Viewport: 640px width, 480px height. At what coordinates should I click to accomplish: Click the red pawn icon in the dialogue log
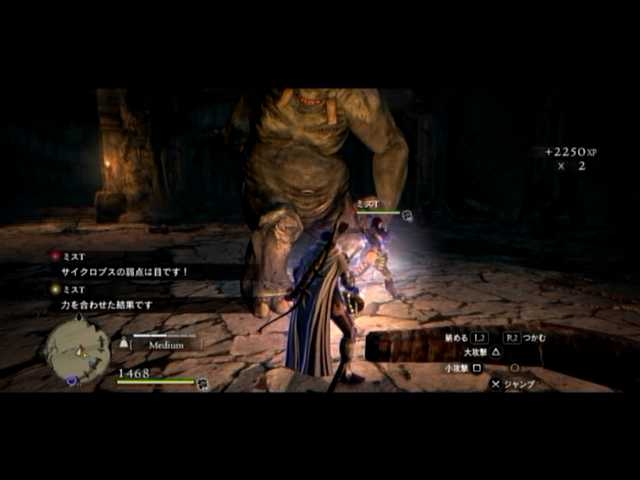55,256
